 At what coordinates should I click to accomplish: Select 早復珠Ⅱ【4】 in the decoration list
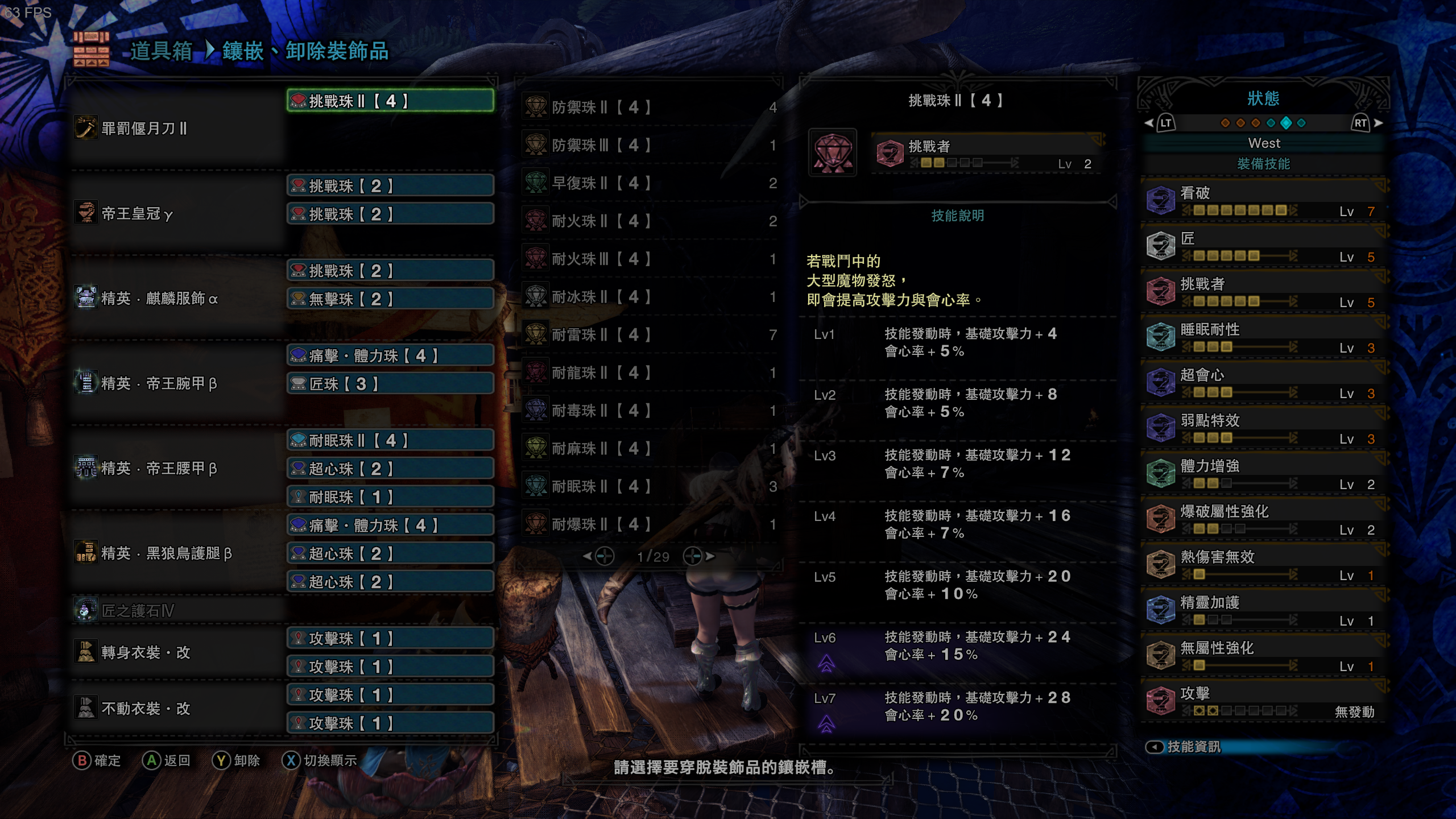point(648,183)
